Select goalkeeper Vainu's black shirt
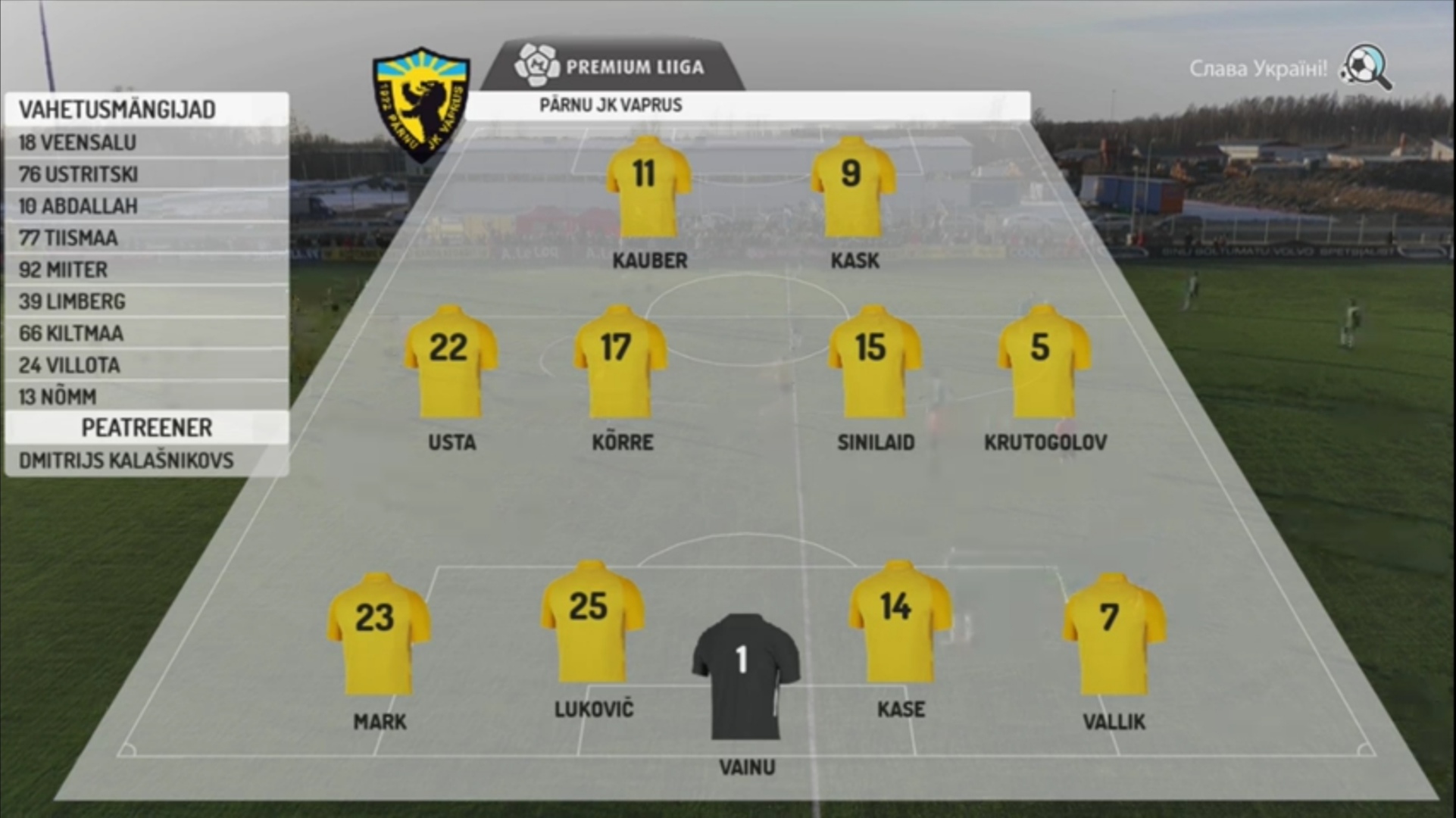1456x818 pixels. pos(745,676)
